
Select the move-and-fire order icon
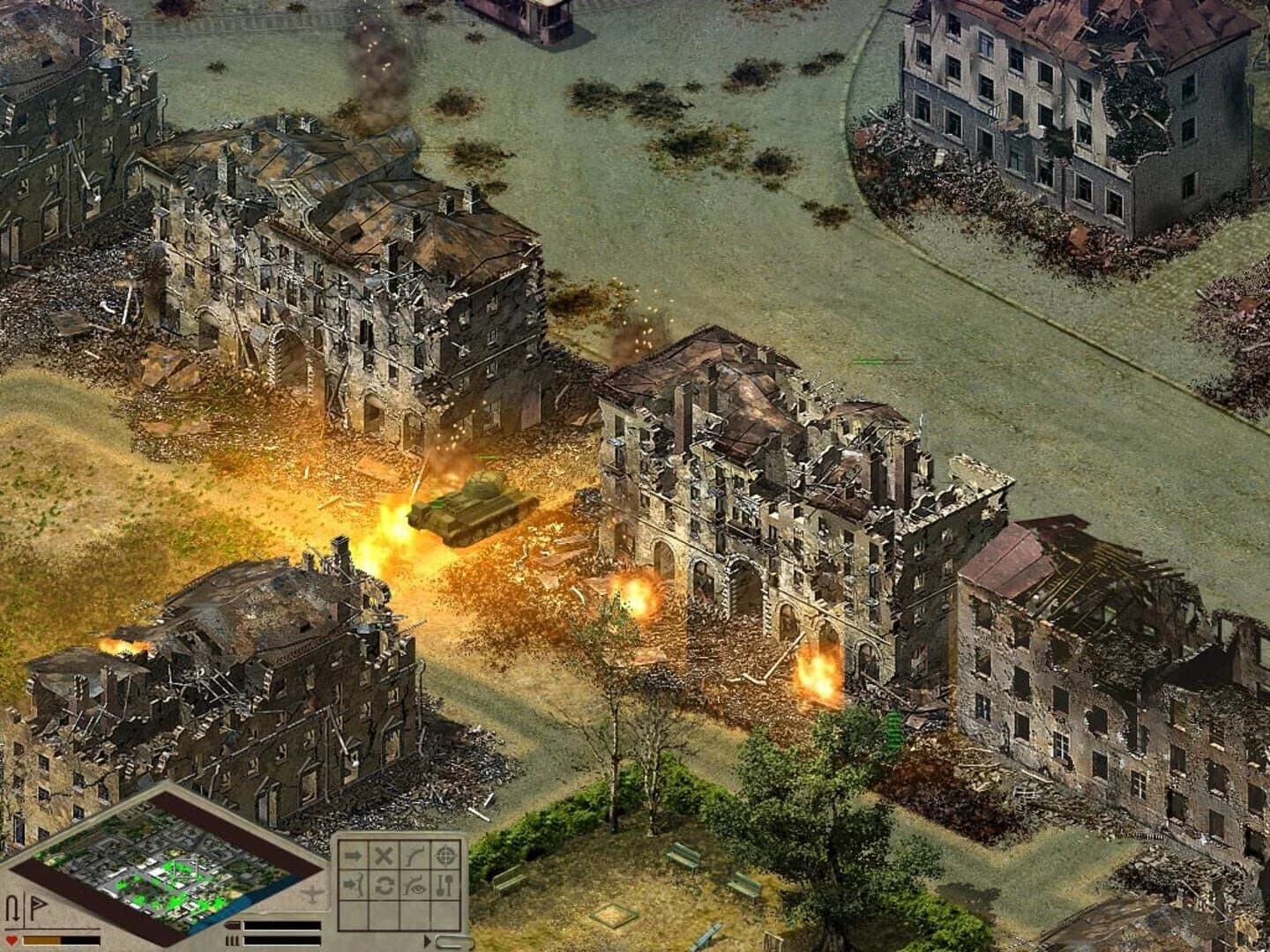click(x=353, y=886)
